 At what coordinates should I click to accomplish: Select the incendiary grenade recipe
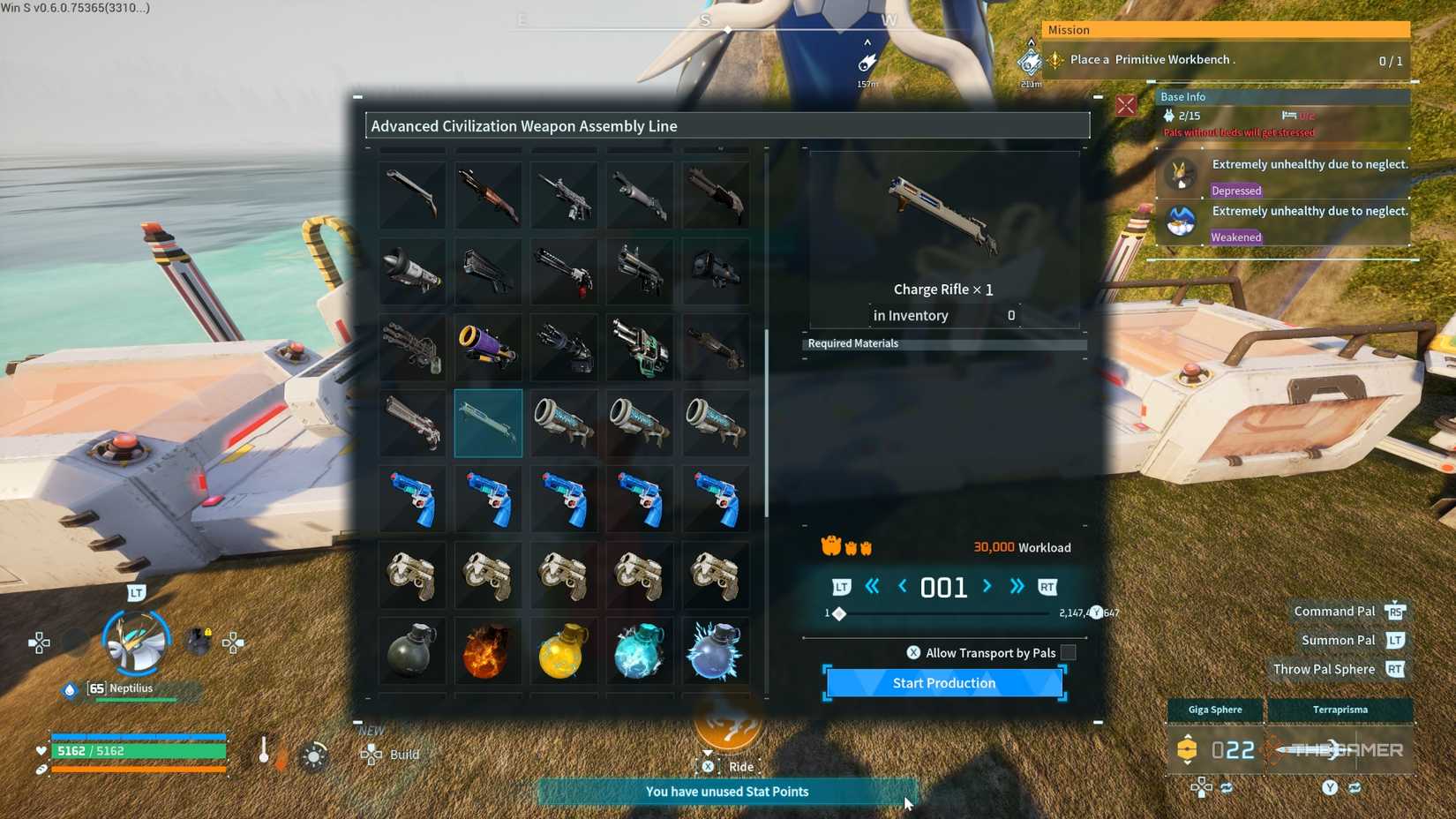pos(488,651)
